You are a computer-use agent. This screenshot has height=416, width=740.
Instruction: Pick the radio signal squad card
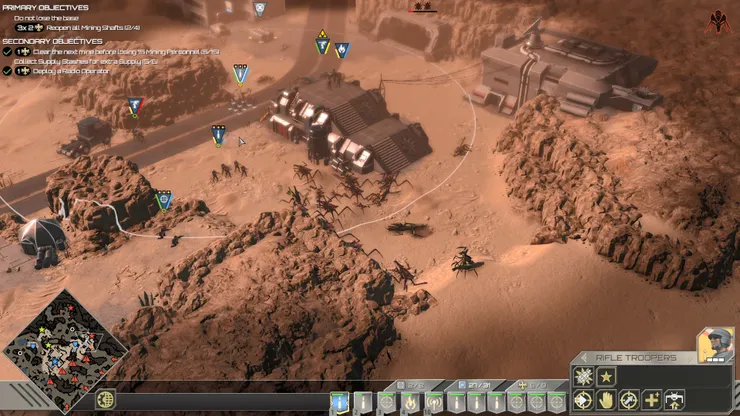[434, 402]
